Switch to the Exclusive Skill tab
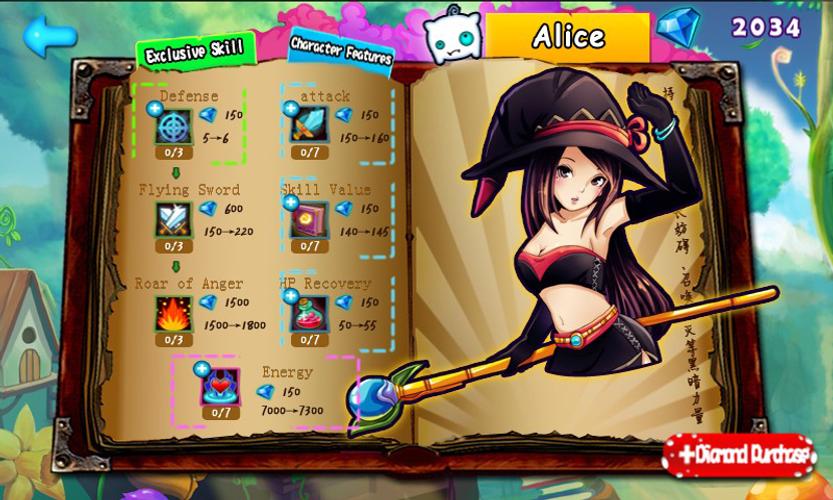833x500 pixels. (x=195, y=53)
